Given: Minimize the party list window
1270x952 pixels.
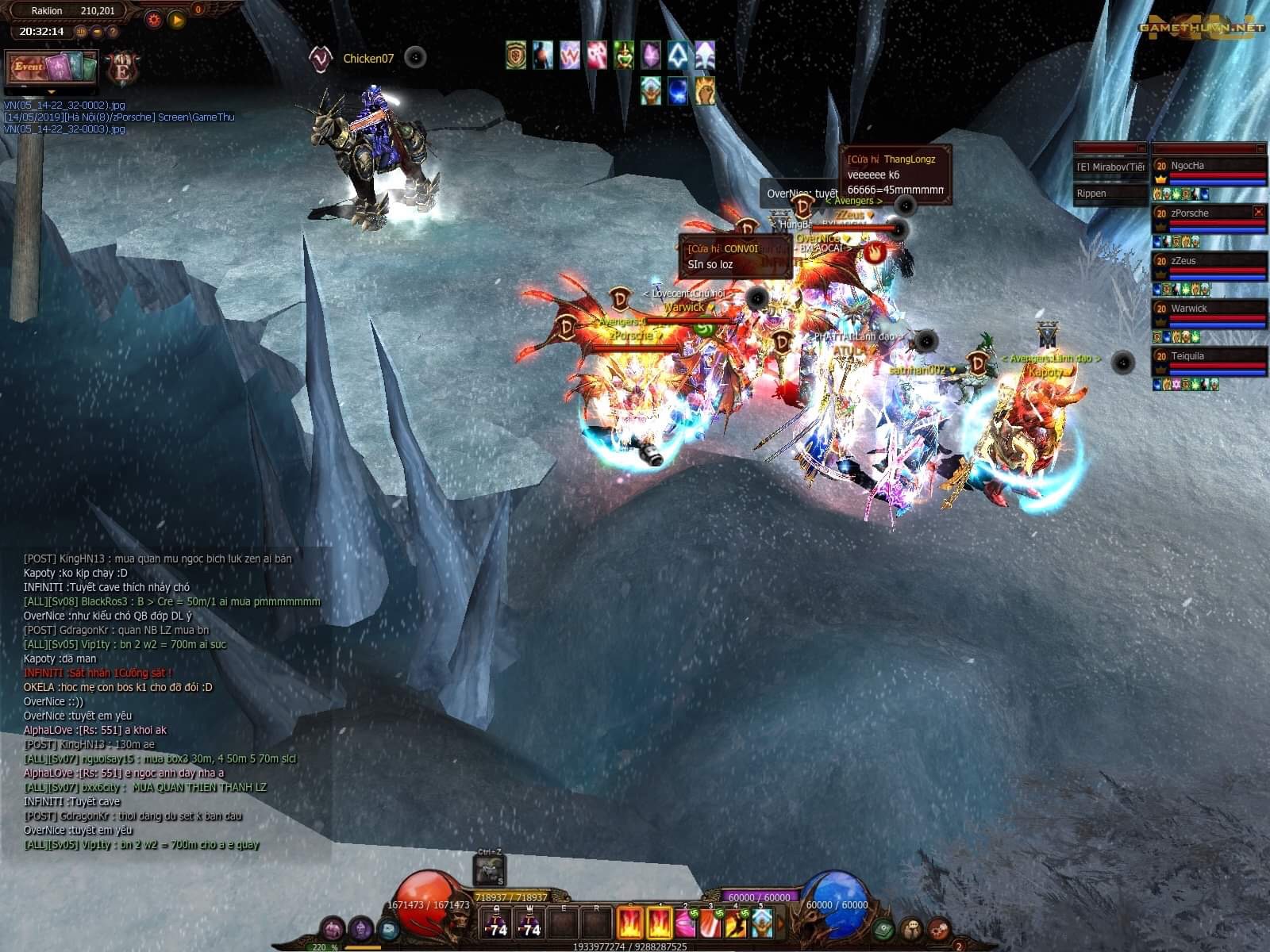Looking at the screenshot, I should tap(1260, 148).
